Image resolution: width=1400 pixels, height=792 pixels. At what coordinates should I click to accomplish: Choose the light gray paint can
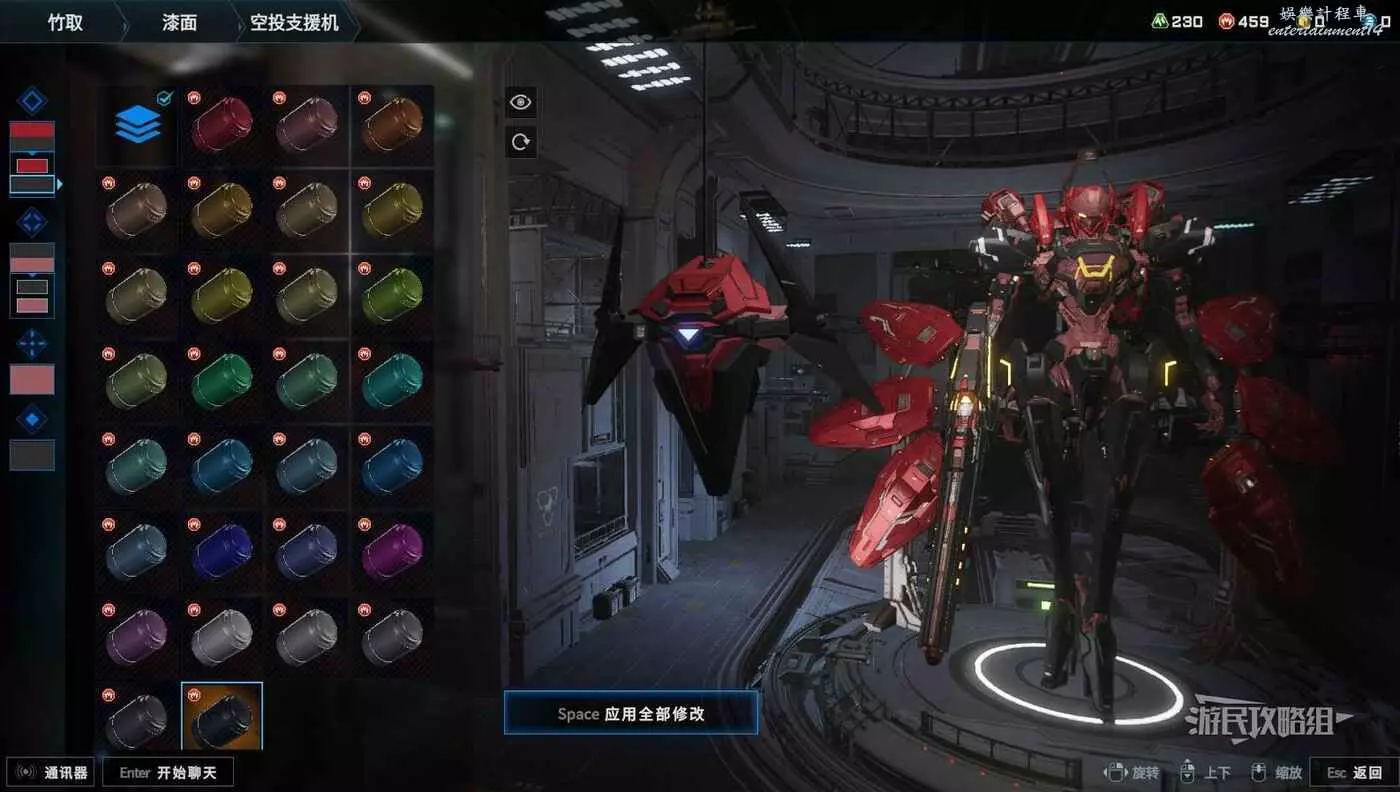222,636
